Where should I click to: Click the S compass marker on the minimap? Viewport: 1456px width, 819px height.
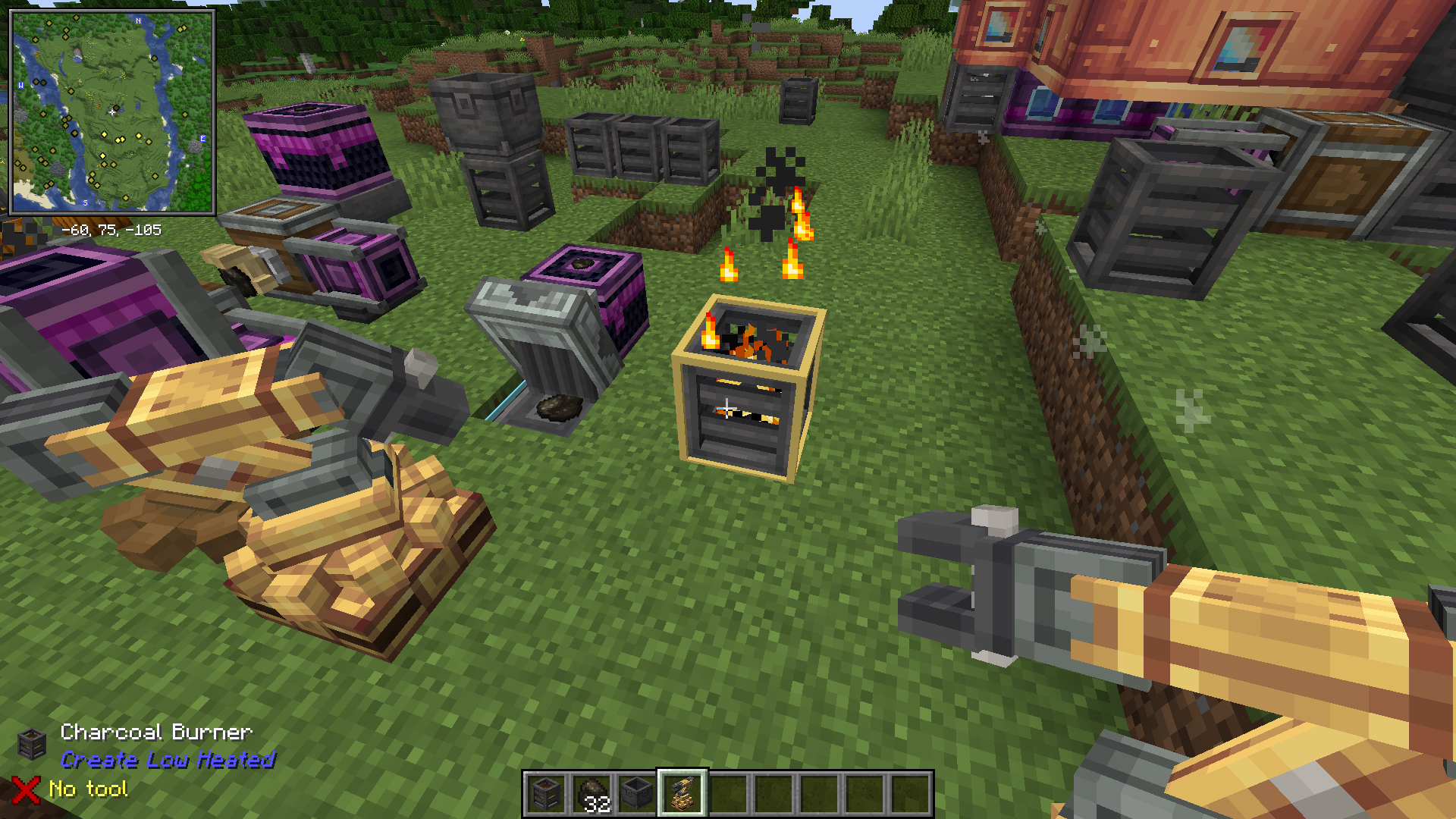tap(86, 202)
